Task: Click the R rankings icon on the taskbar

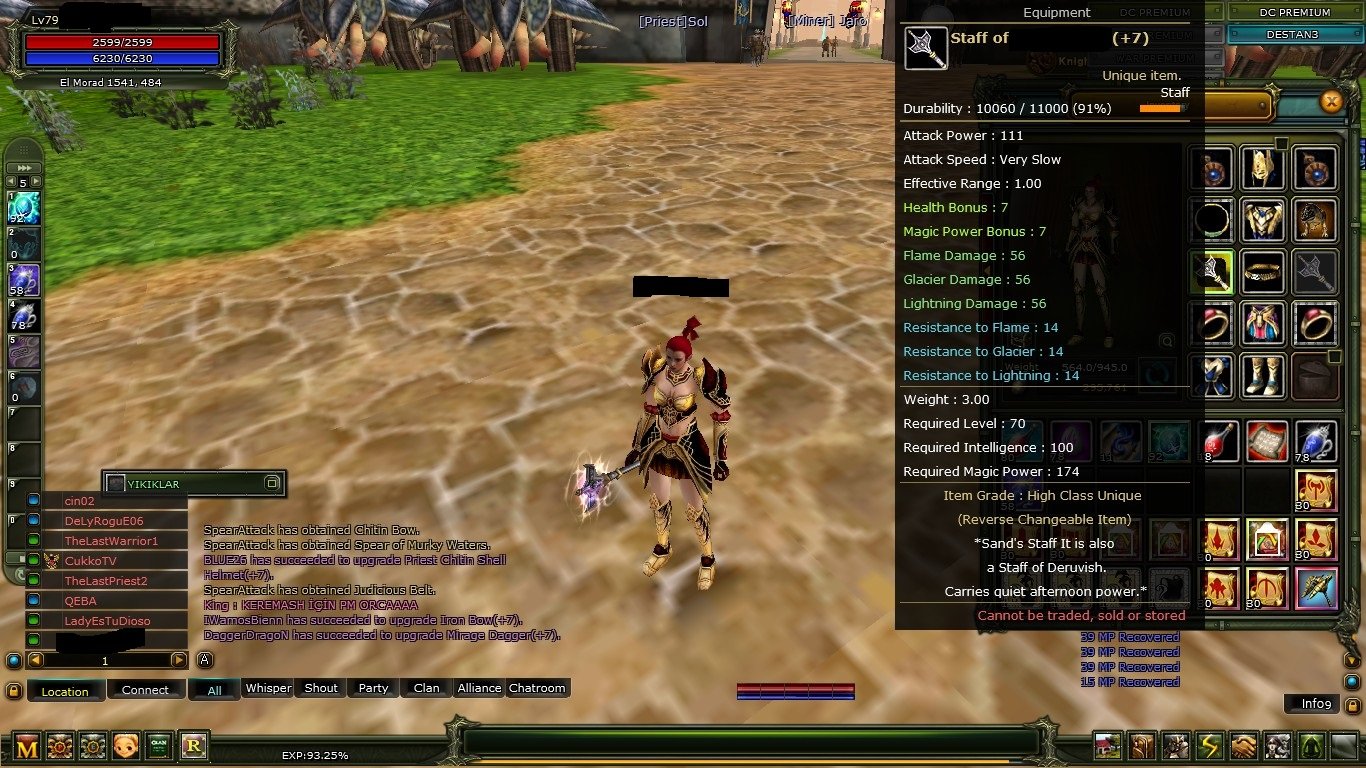Action: tap(192, 748)
